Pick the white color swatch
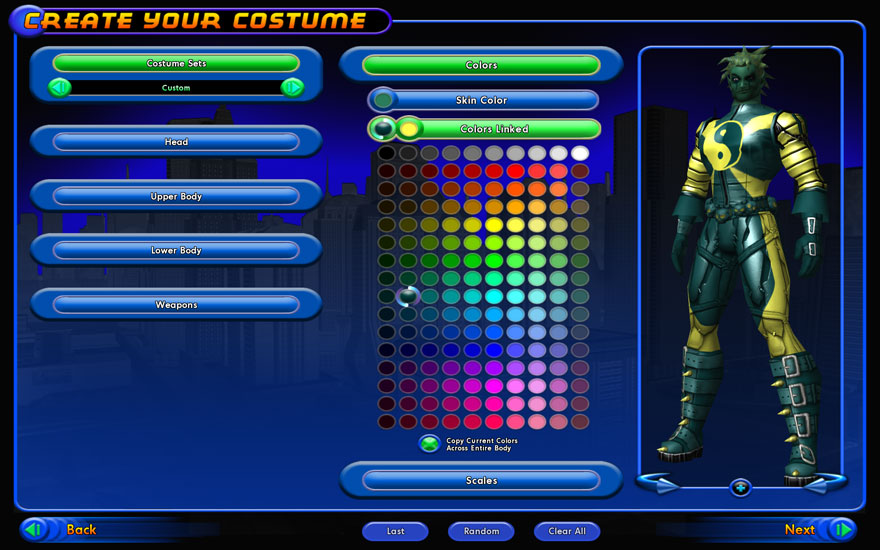Image resolution: width=880 pixels, height=550 pixels. [x=580, y=153]
